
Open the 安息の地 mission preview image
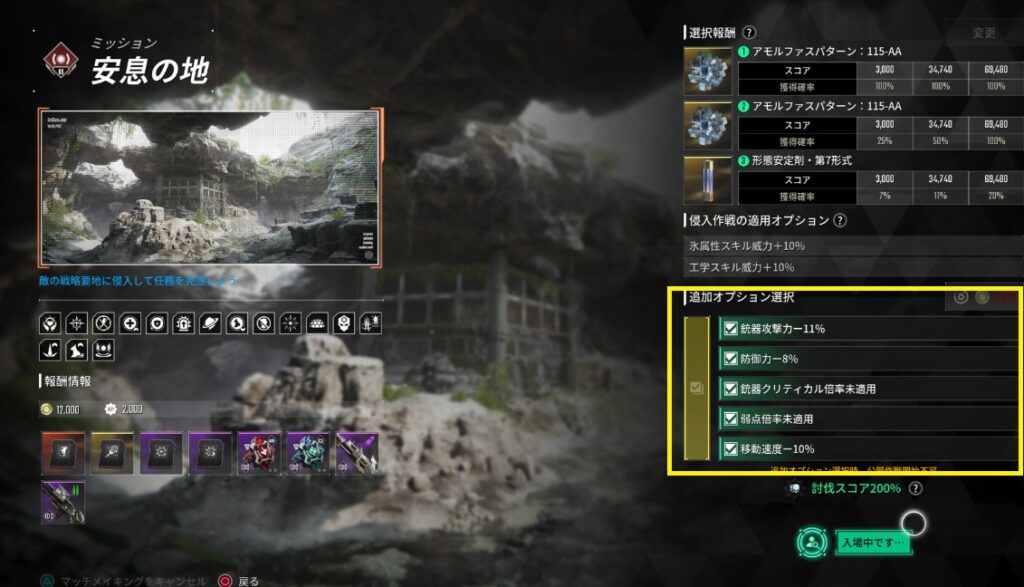(211, 187)
